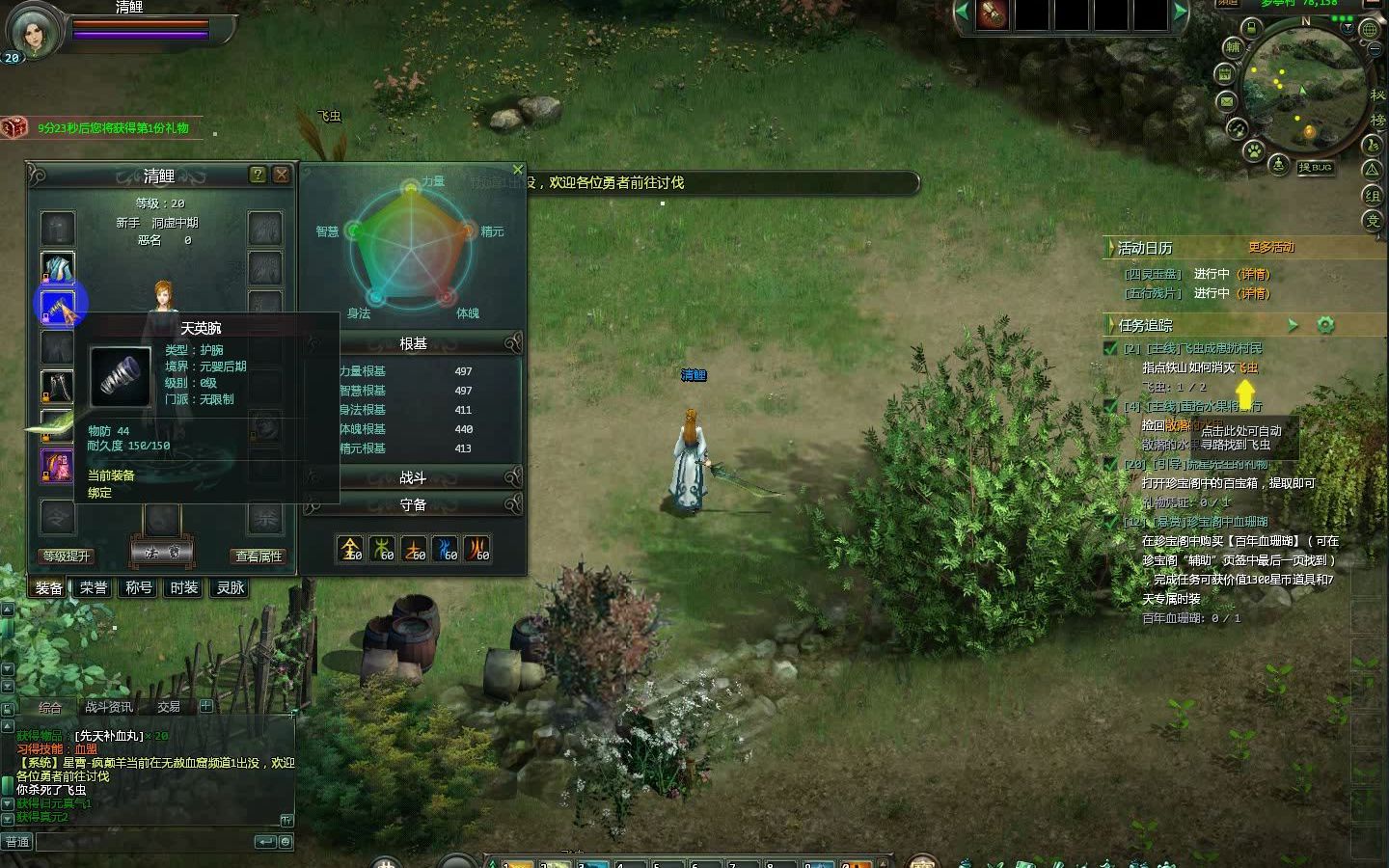Open the 战斗资讯 chat tab

pos(109,707)
